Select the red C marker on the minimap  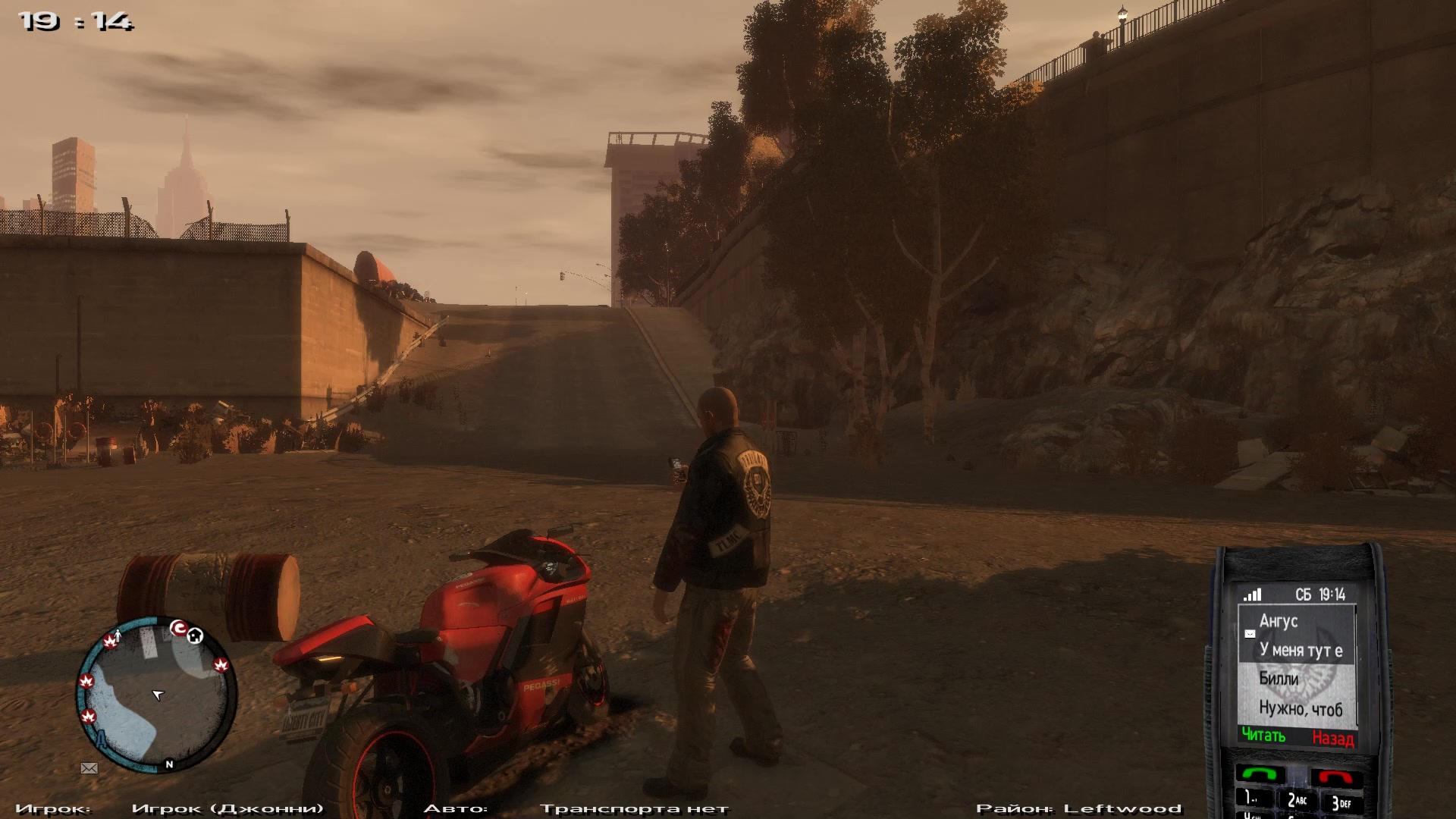[x=178, y=628]
